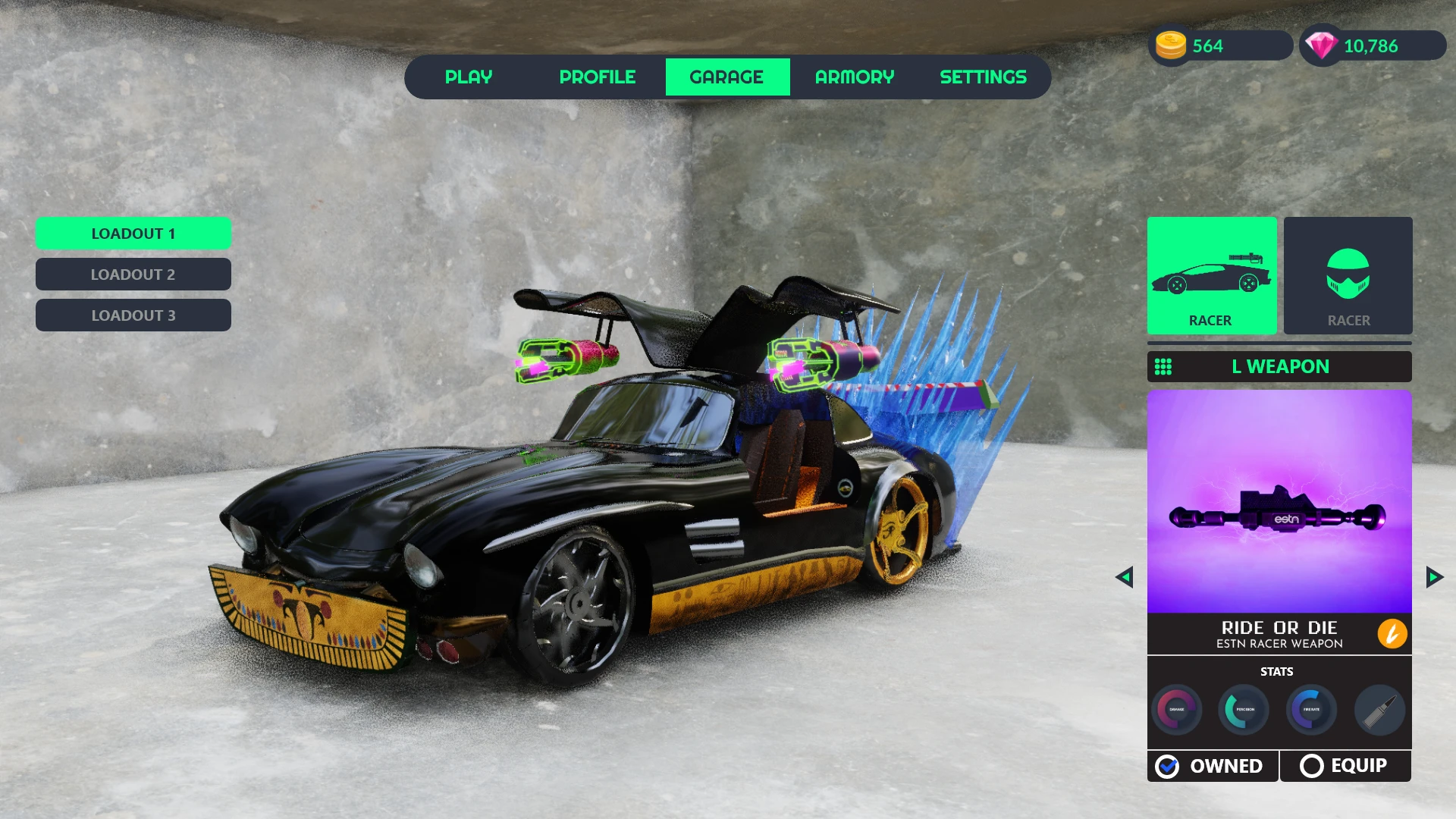
Task: Show the previous weapon with left arrow
Action: click(1125, 577)
